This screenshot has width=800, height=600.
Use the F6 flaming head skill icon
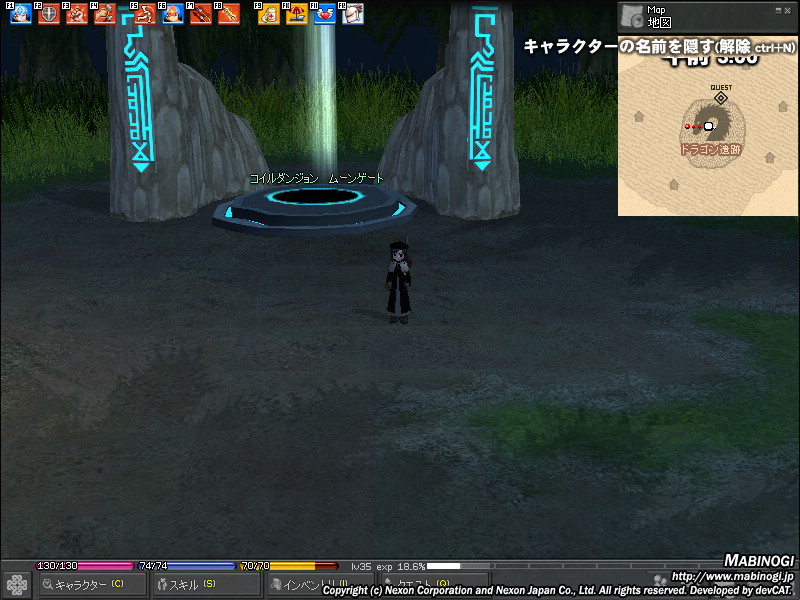tap(172, 14)
